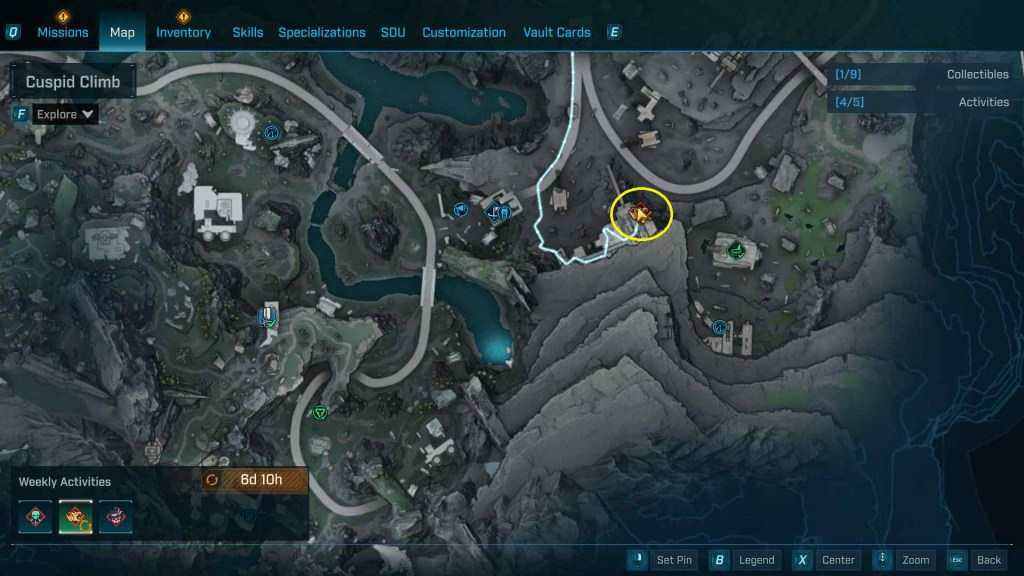This screenshot has width=1024, height=576.
Task: Select the blue megaphone map marker
Action: click(x=460, y=209)
